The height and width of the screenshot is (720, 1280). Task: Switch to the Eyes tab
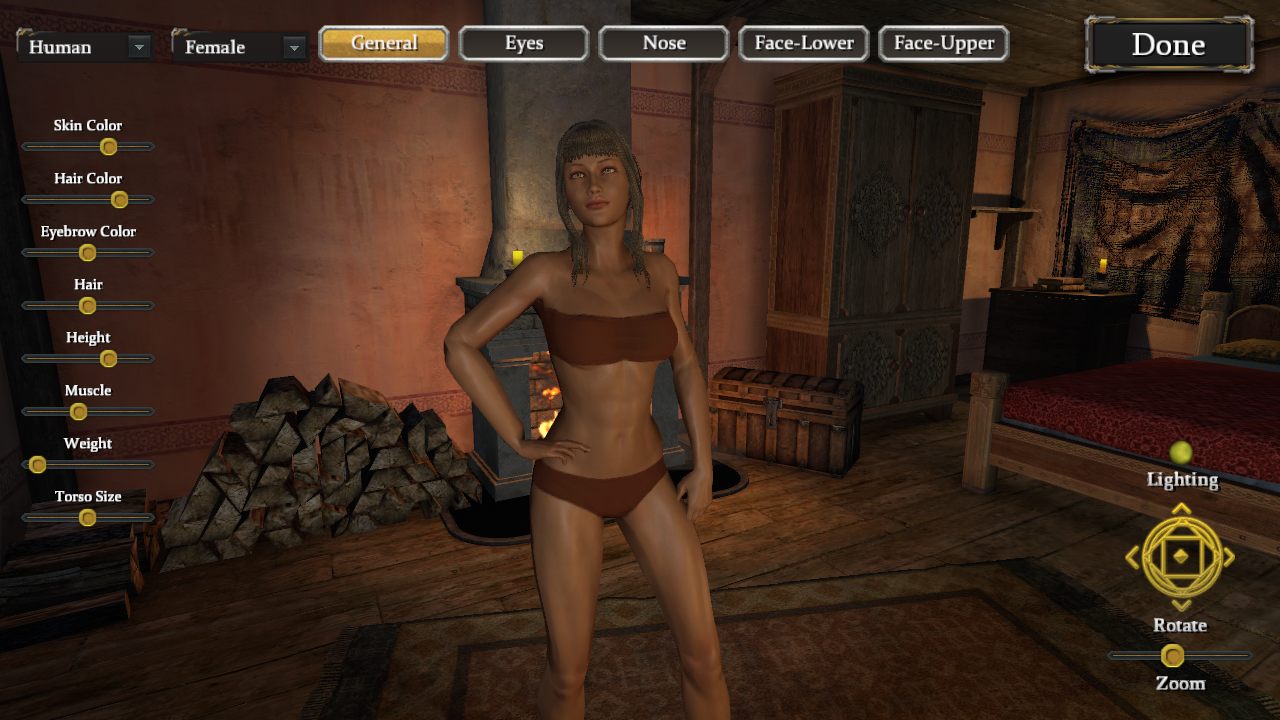[x=524, y=43]
